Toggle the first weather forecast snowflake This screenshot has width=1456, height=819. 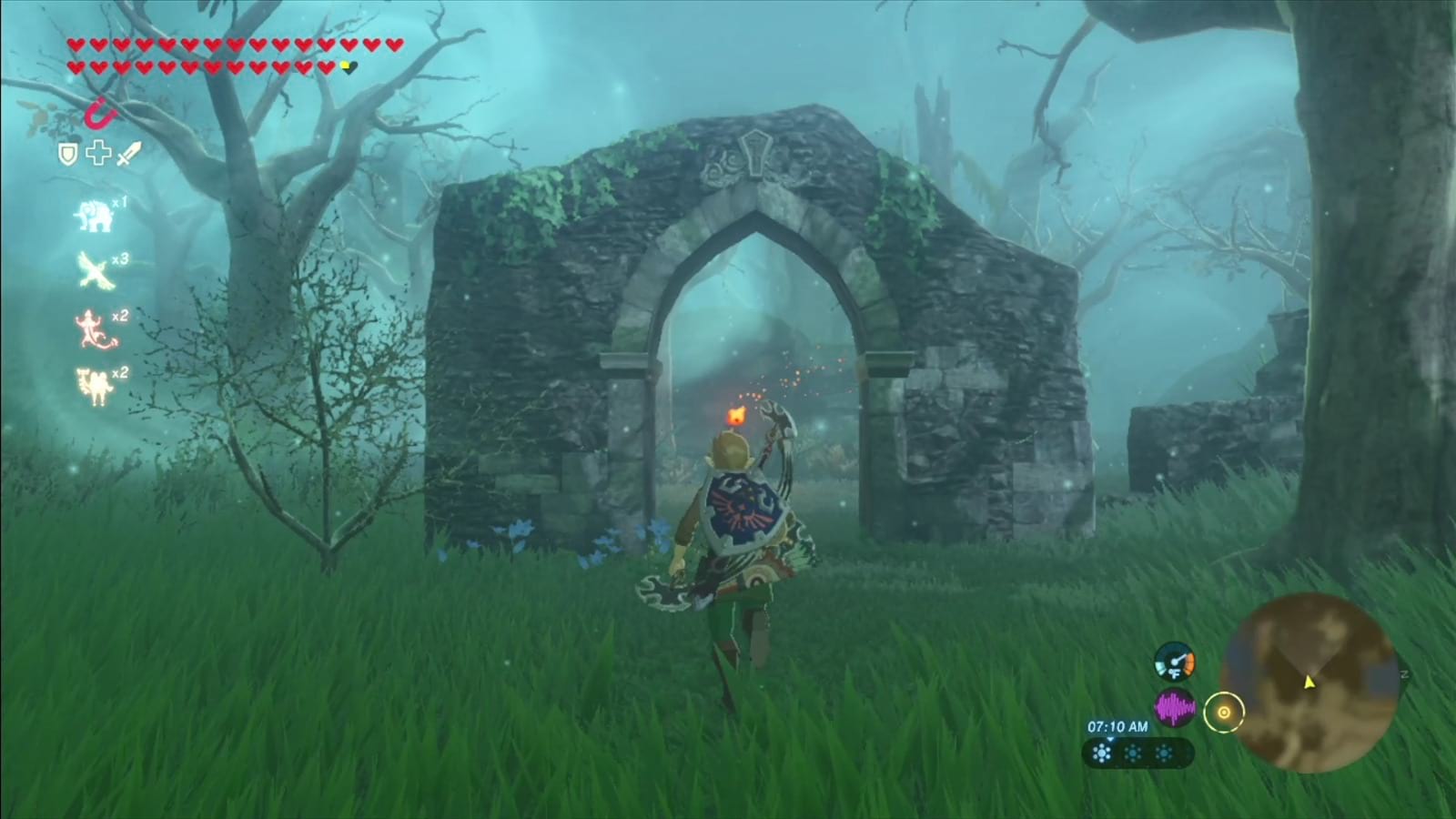[1102, 753]
